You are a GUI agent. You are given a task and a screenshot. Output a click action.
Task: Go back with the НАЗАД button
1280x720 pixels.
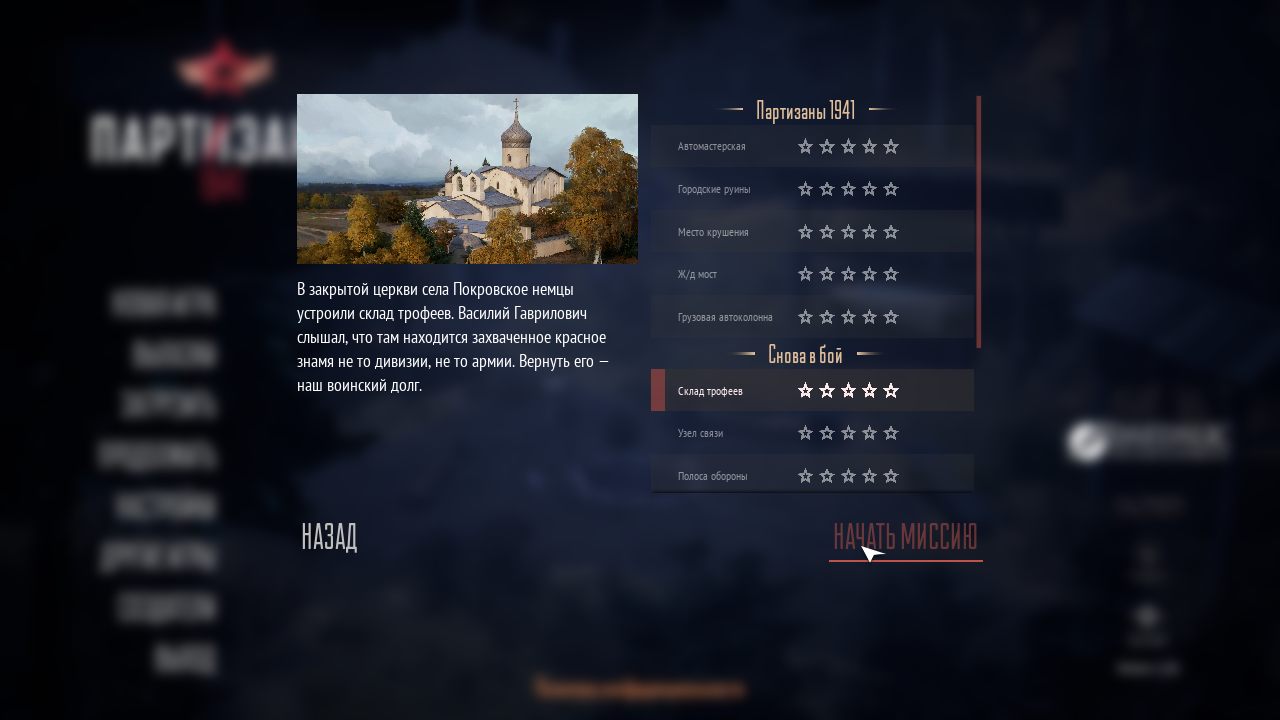click(329, 537)
